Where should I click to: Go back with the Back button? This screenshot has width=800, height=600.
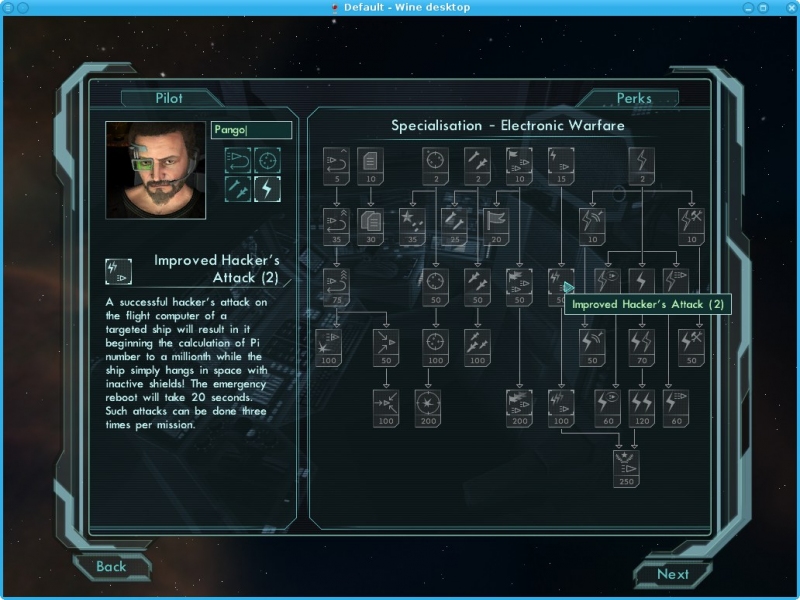tap(111, 566)
